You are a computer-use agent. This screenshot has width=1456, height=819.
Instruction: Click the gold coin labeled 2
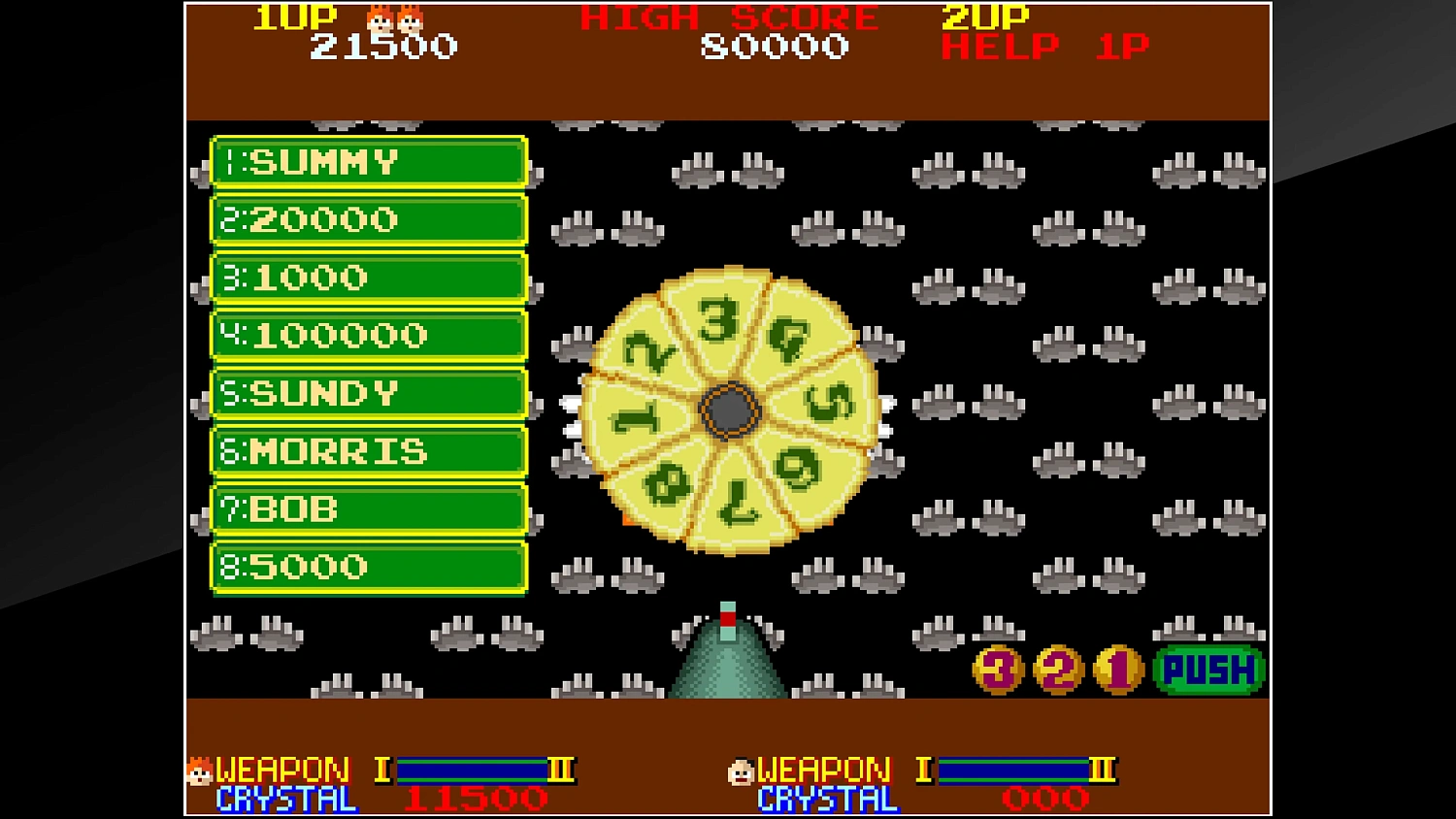[1056, 668]
